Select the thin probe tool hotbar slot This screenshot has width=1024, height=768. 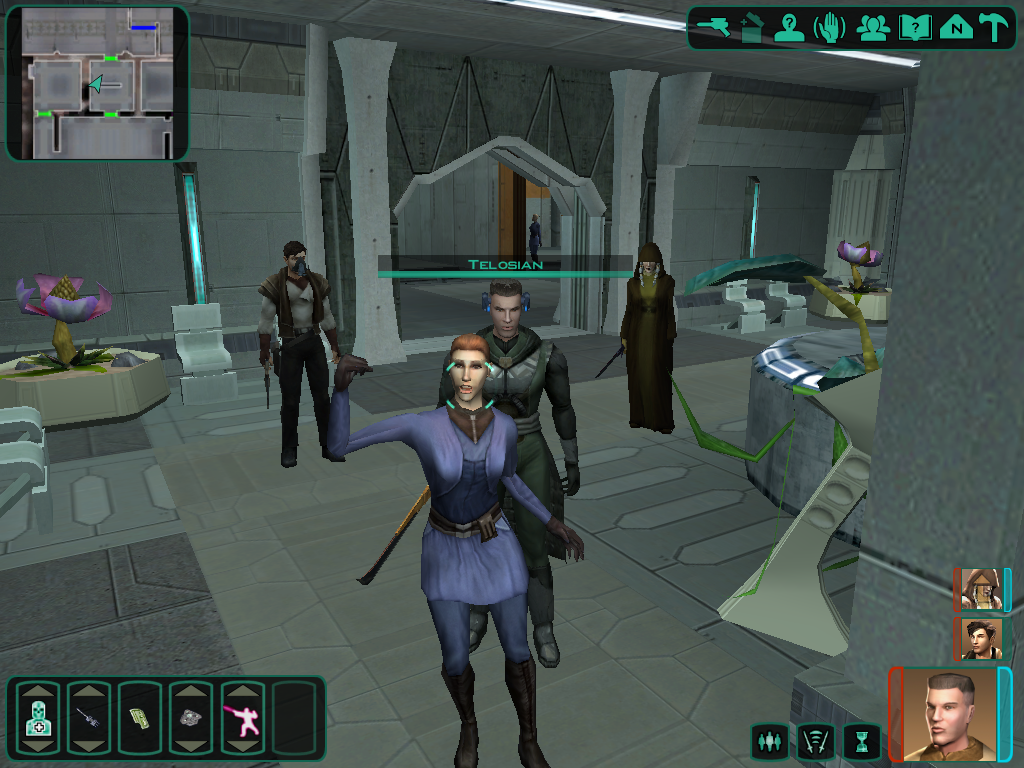coord(90,717)
